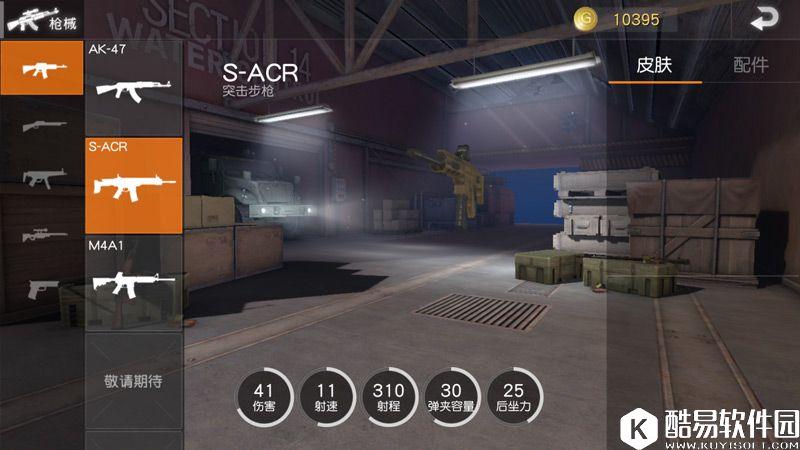Open the 配件 attachments tab
The width and height of the screenshot is (800, 450).
(x=750, y=65)
